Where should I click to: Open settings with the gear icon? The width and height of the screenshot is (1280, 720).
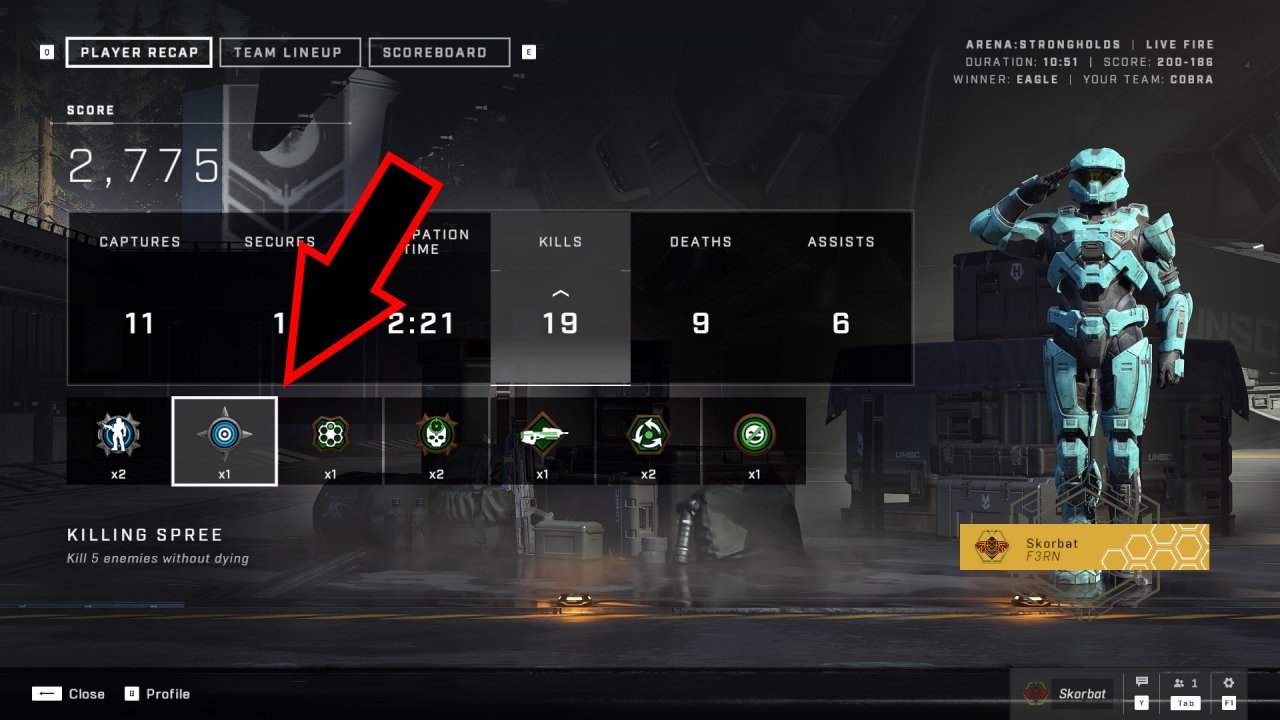[x=1229, y=684]
